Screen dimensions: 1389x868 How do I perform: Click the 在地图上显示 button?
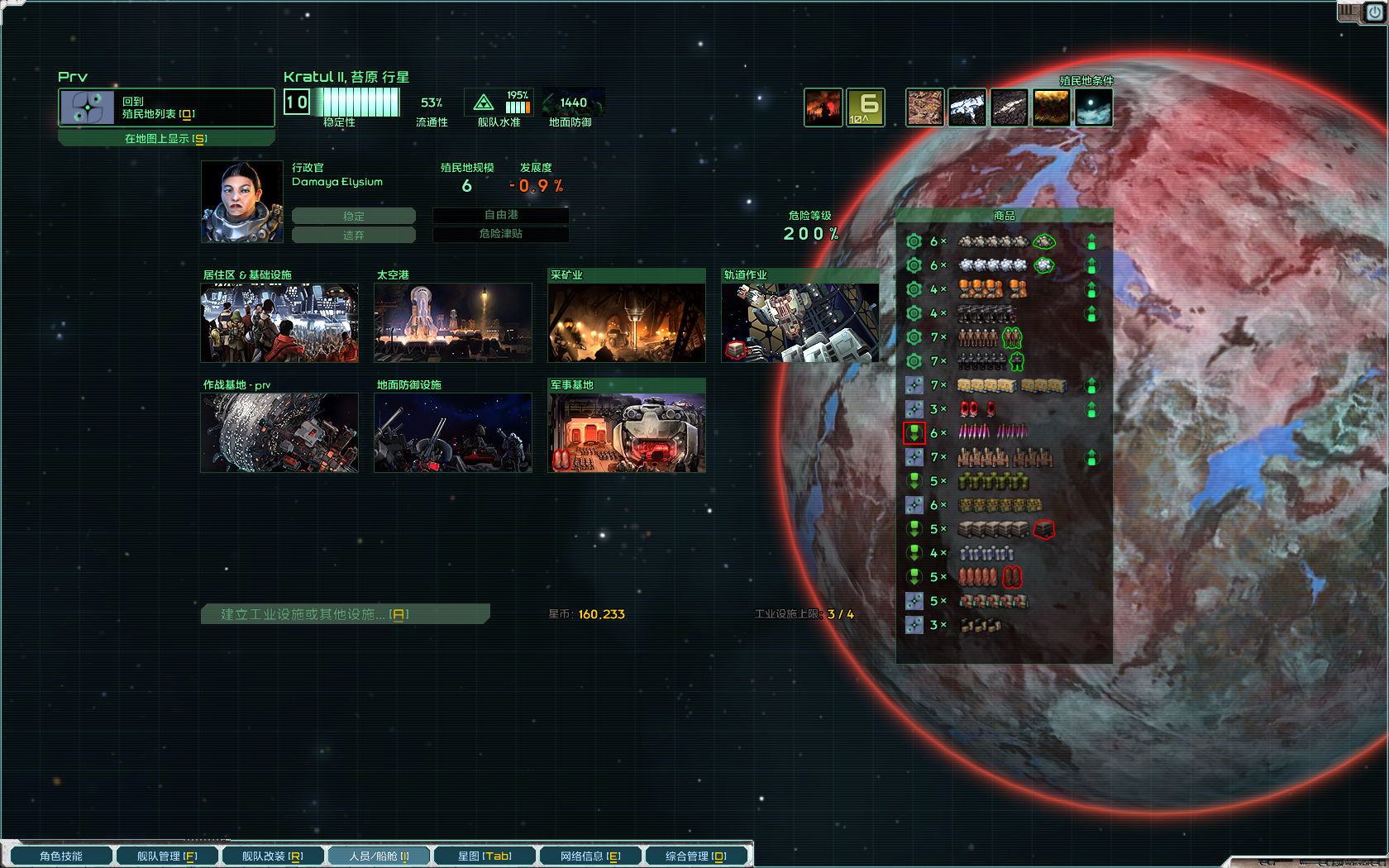(165, 139)
